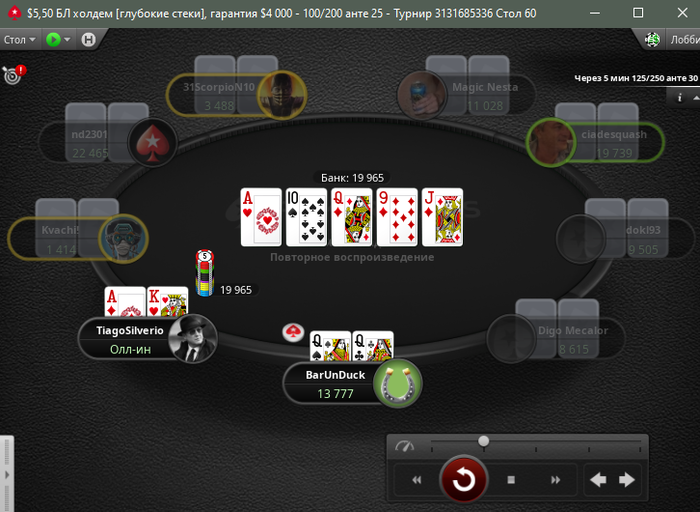700x512 pixels.
Task: Click the replay speed slider handle
Action: click(x=484, y=441)
